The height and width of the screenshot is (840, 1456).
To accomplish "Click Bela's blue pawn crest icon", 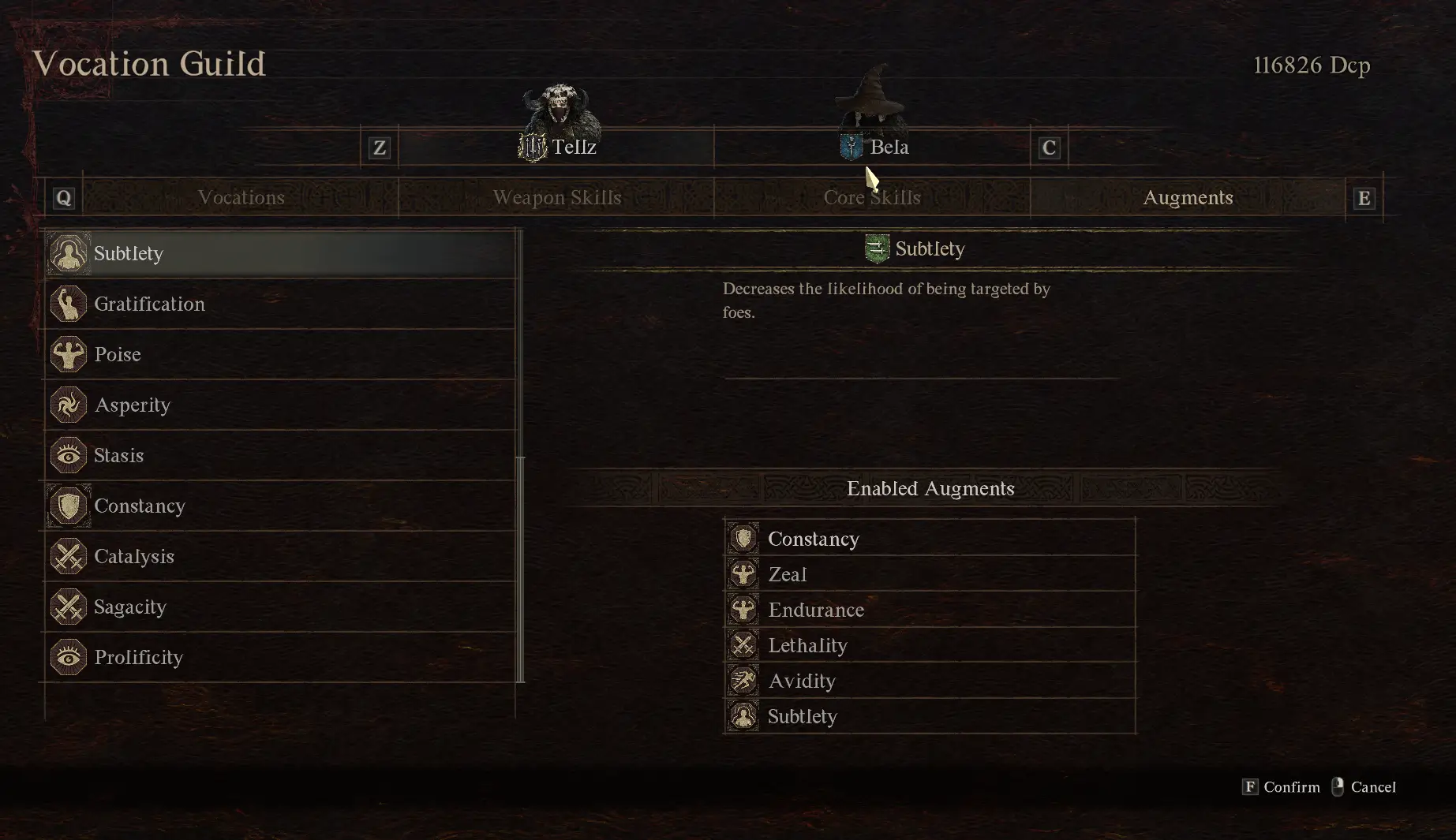I will click(851, 147).
